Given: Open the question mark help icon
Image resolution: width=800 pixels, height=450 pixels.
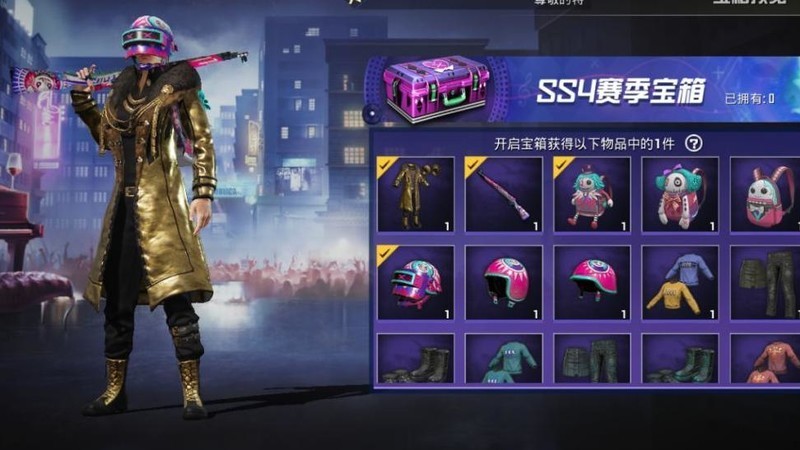Looking at the screenshot, I should [694, 143].
